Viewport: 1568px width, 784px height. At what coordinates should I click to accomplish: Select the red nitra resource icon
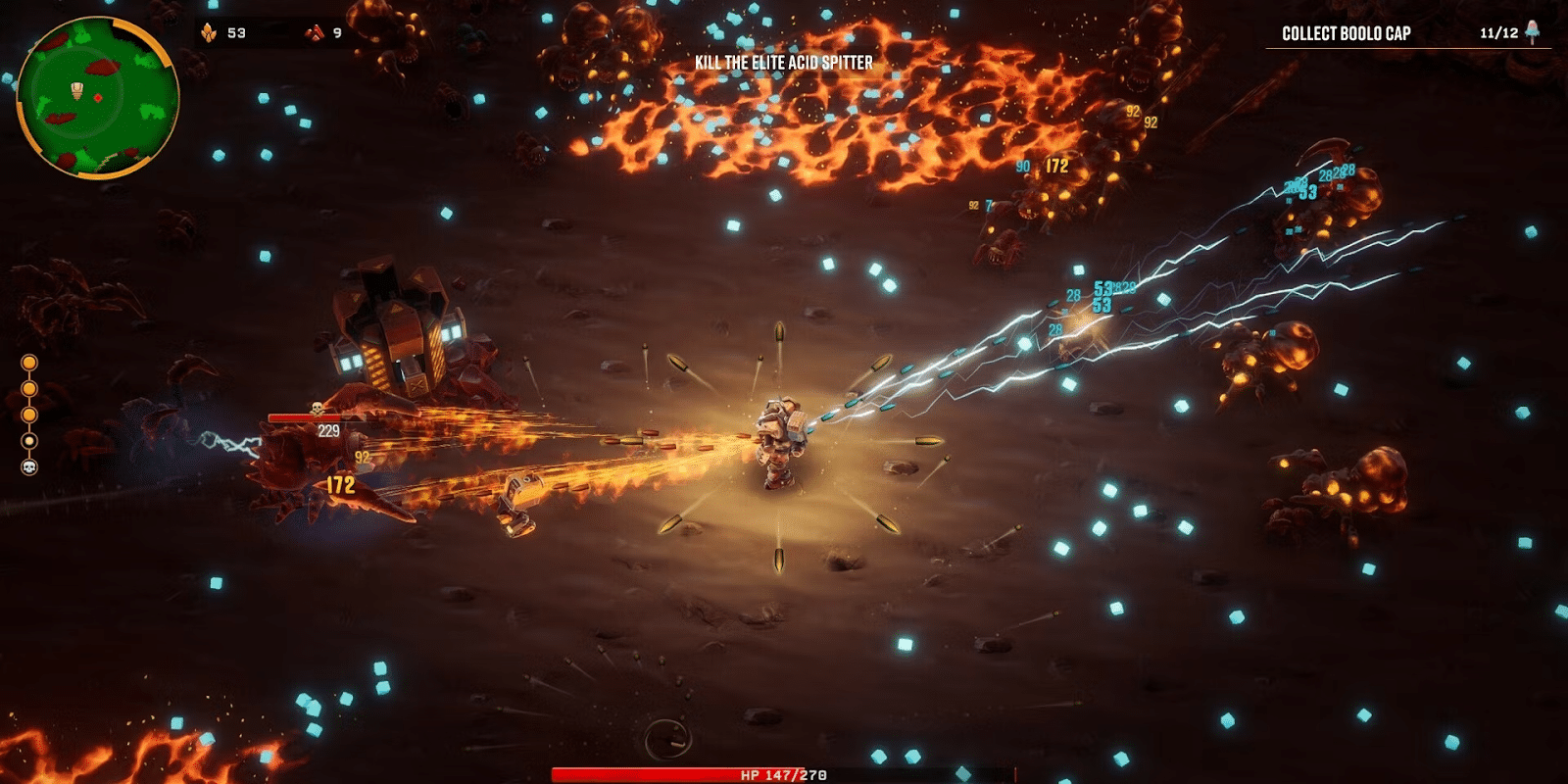point(315,33)
